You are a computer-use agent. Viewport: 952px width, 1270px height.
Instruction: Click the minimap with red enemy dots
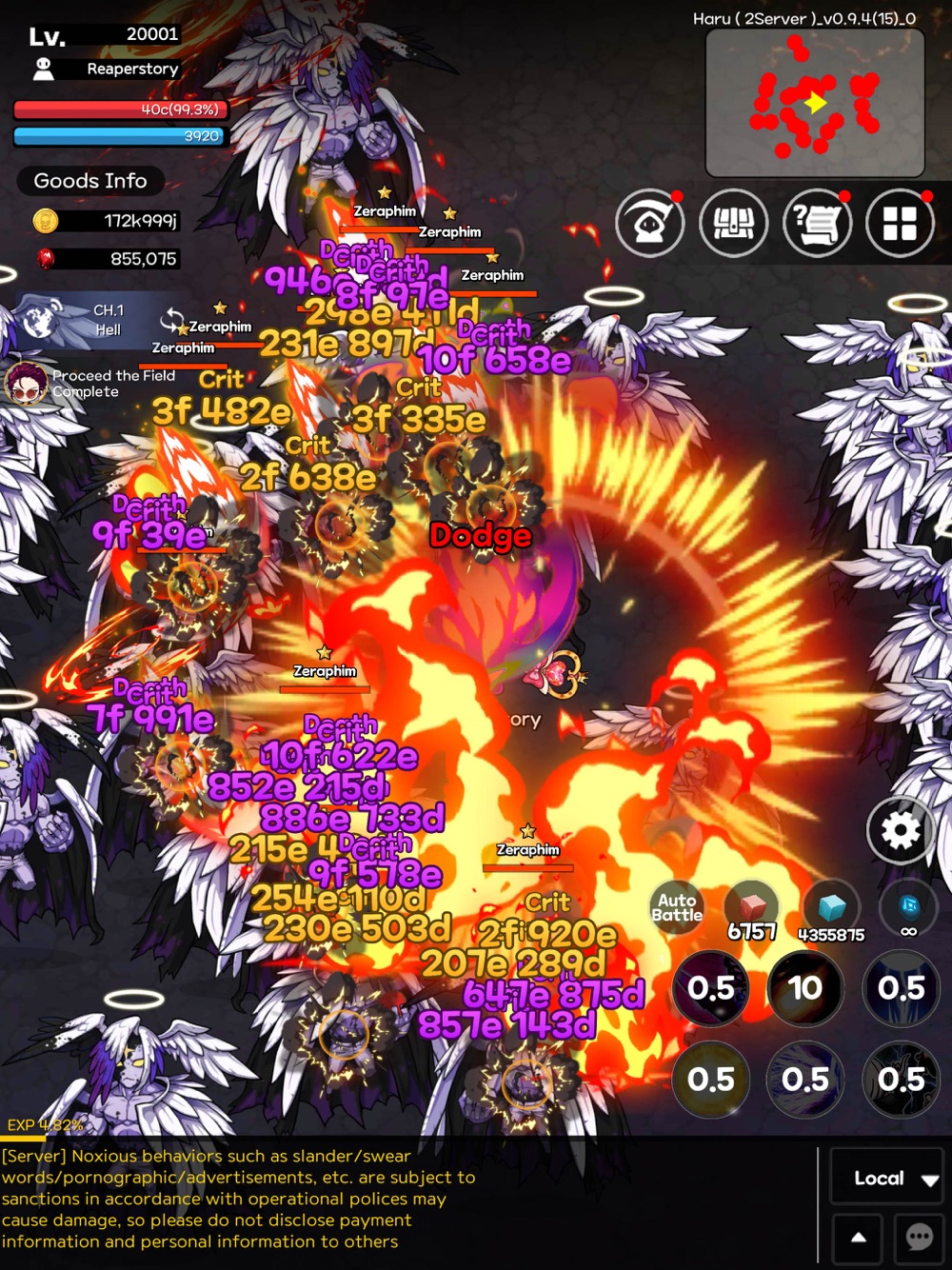815,103
